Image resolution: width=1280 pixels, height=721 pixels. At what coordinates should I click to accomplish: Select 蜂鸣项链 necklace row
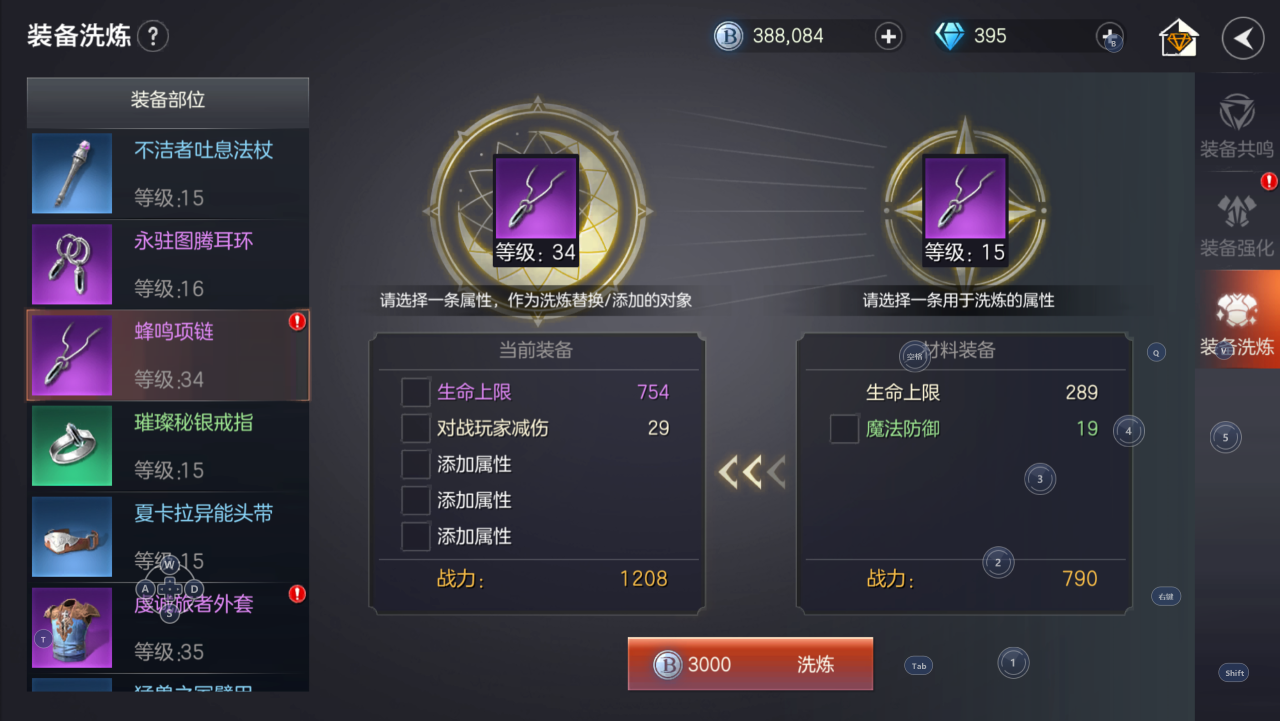(x=168, y=355)
